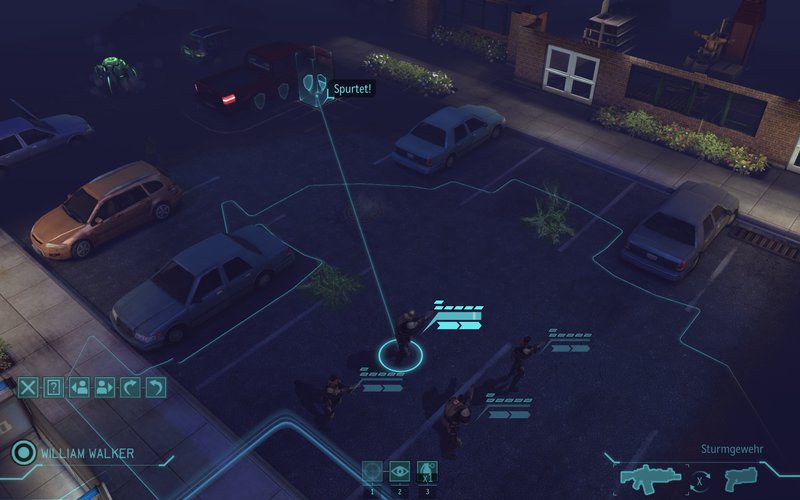Image resolution: width=800 pixels, height=500 pixels.
Task: Click the X end-turn button
Action: point(28,387)
